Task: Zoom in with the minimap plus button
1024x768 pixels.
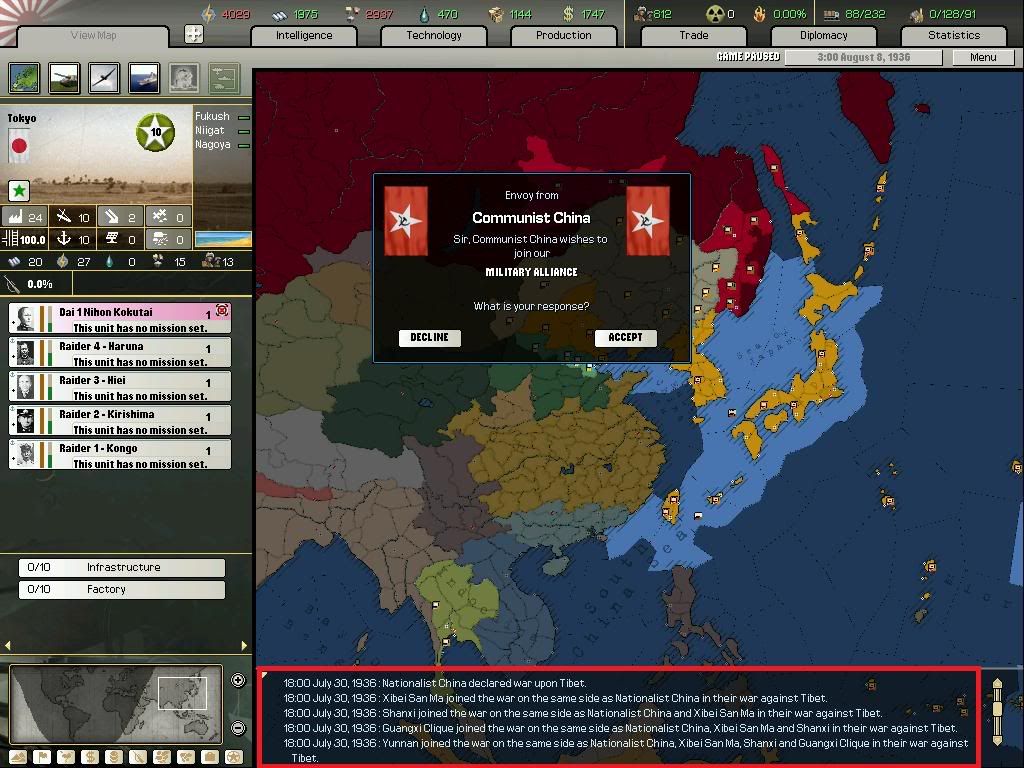Action: pyautogui.click(x=238, y=681)
